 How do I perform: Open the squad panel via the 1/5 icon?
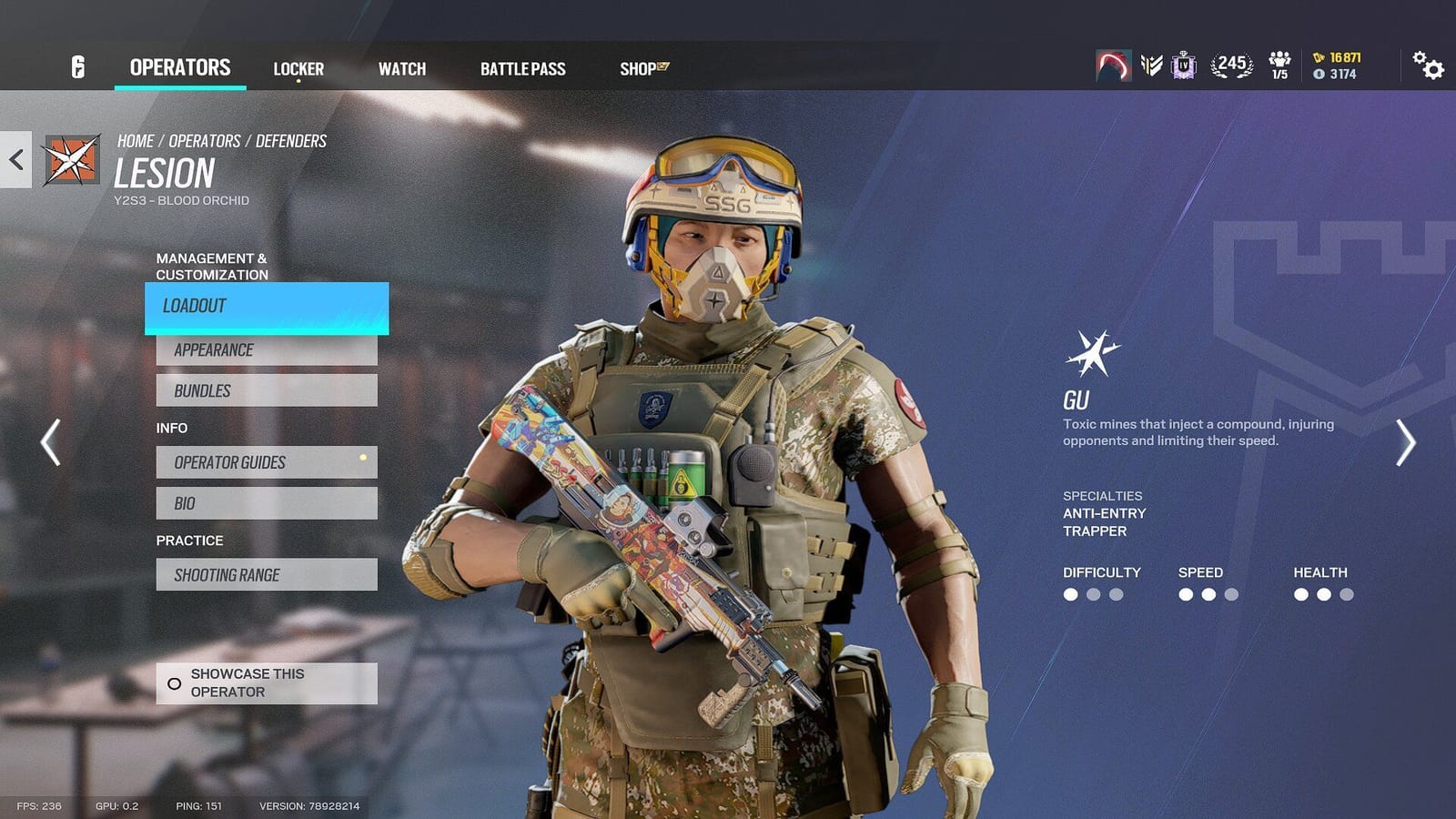(x=1279, y=64)
